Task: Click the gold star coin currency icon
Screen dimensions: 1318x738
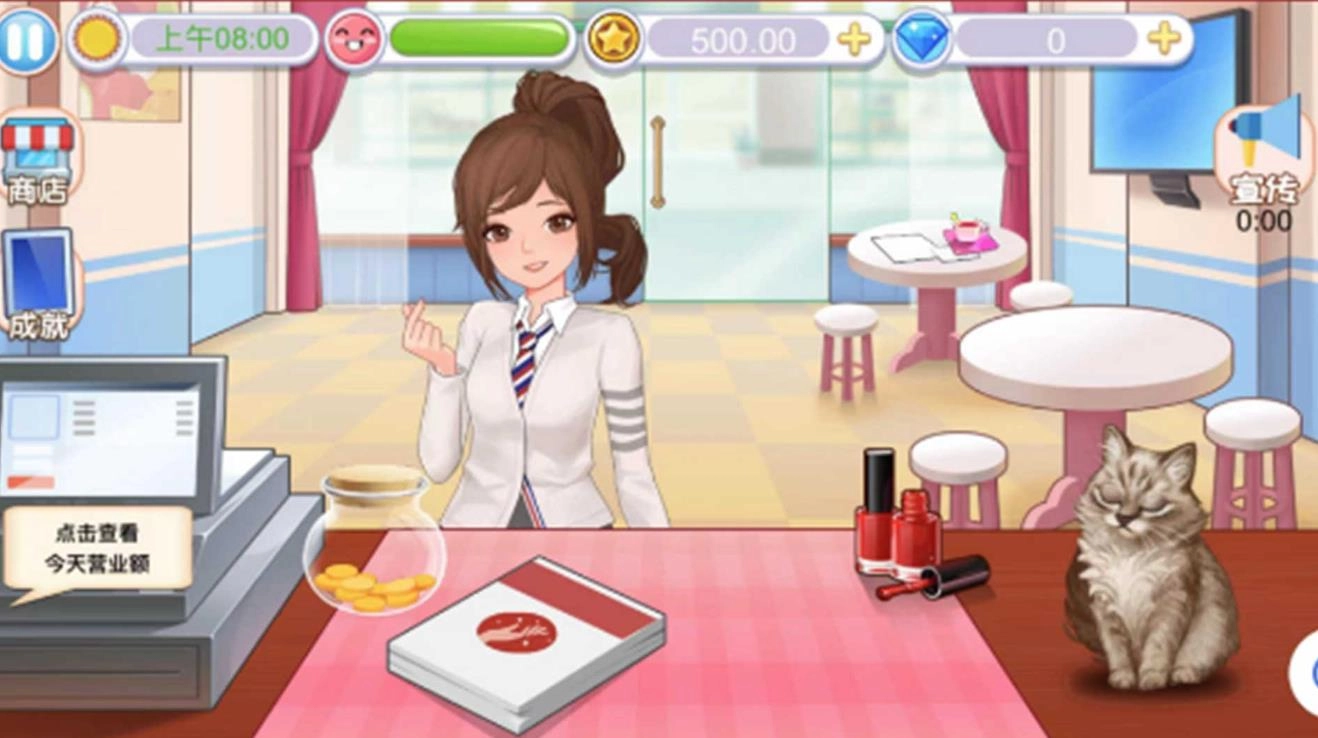Action: 613,38
